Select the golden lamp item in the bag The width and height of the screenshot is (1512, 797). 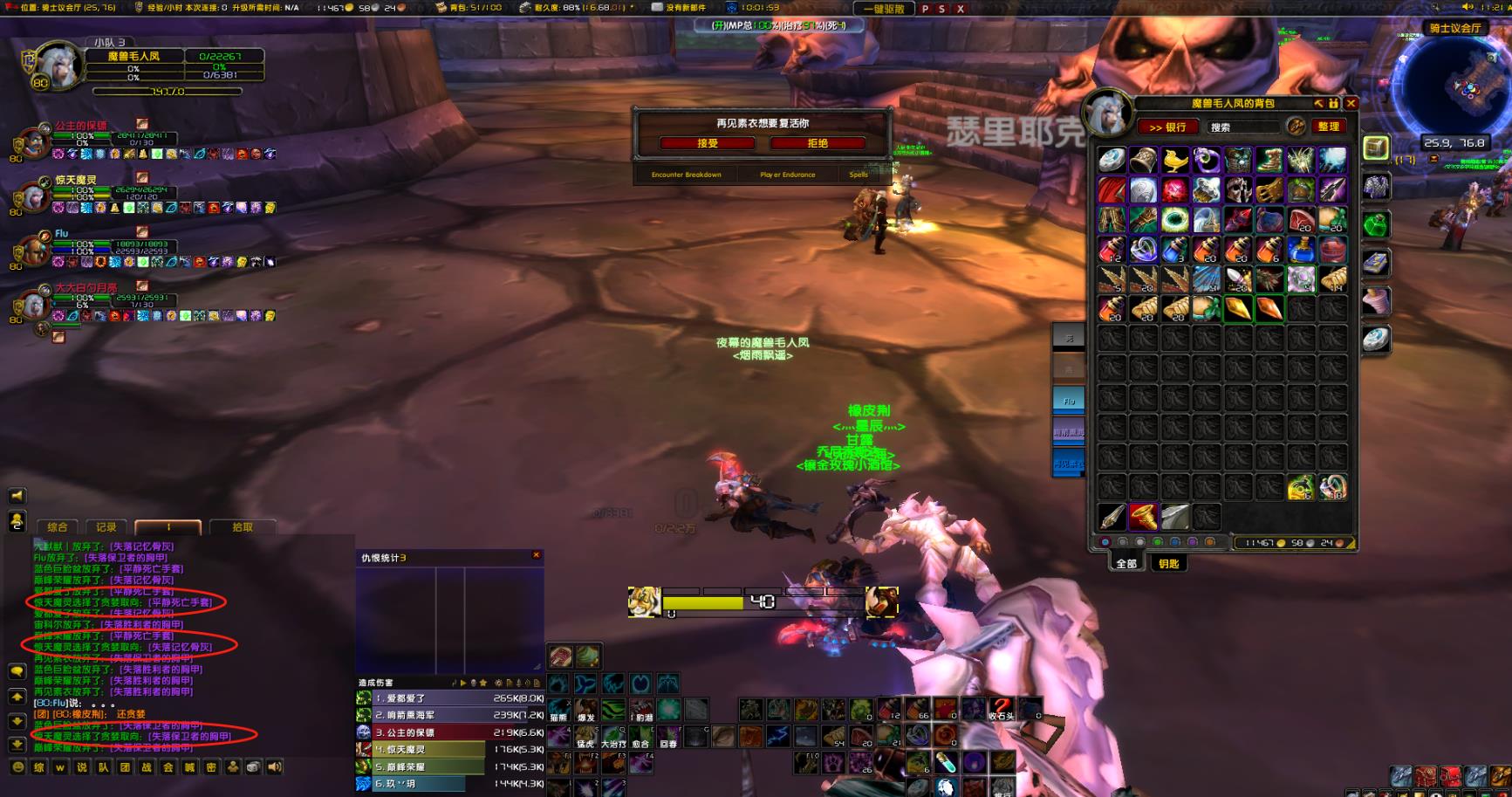click(1175, 160)
